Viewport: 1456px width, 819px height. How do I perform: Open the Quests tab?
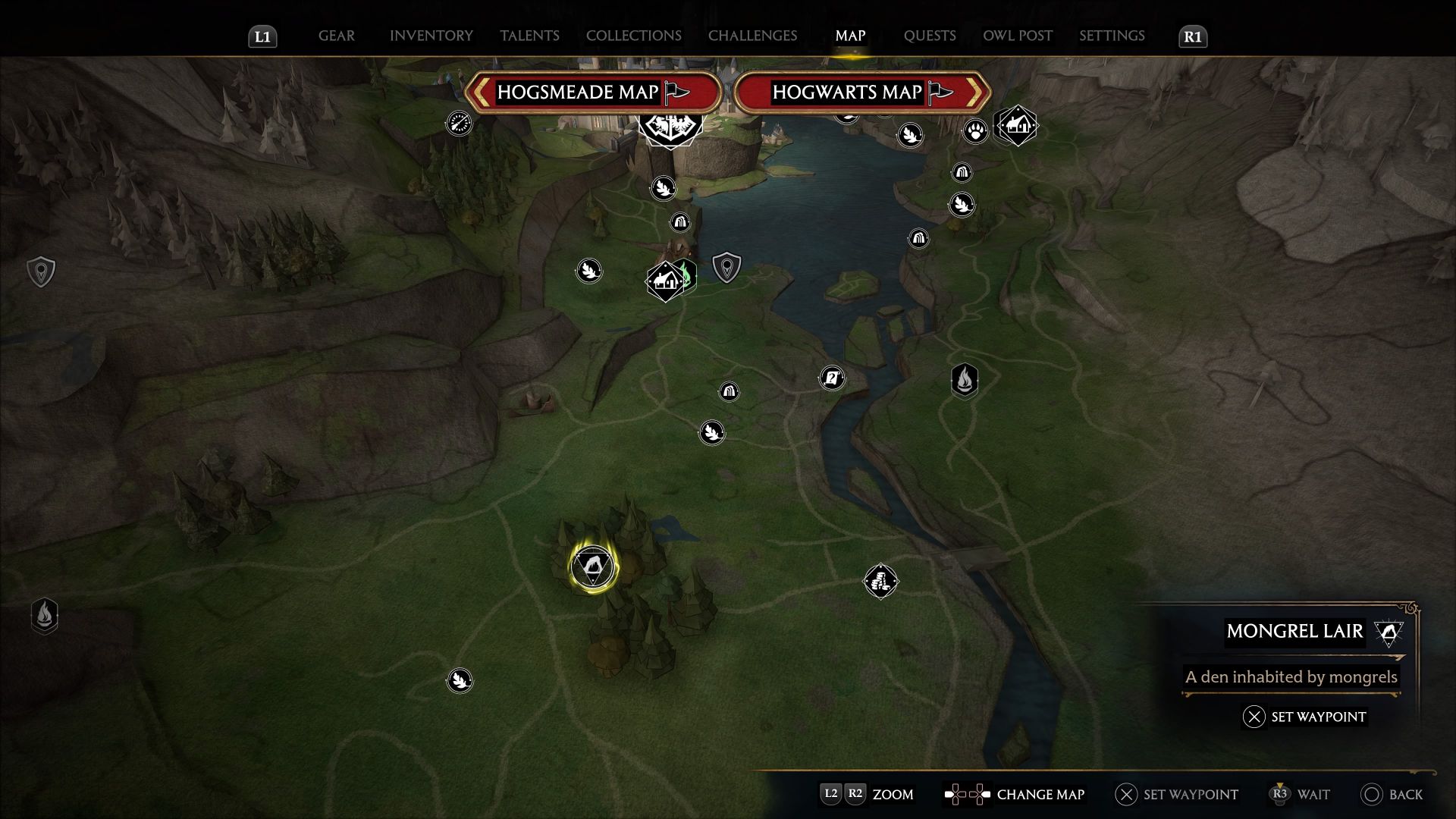coord(929,36)
